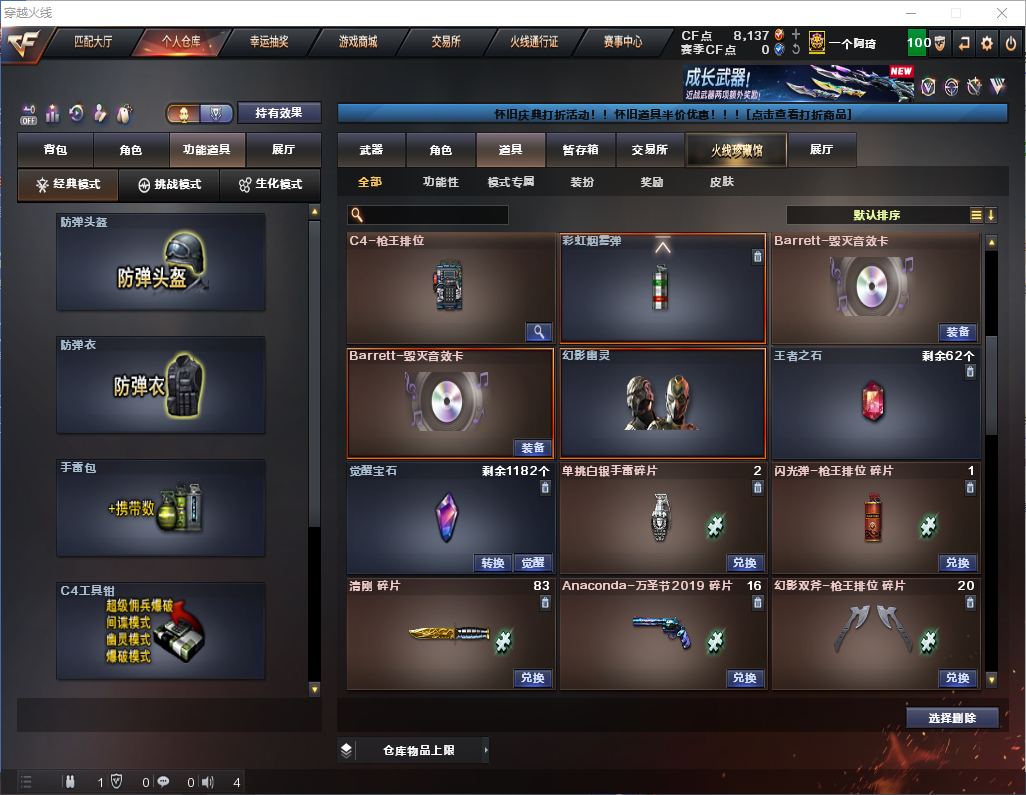Screen dimensions: 1026x795
Task: Open the 火线通行证 battle pass
Action: [534, 43]
